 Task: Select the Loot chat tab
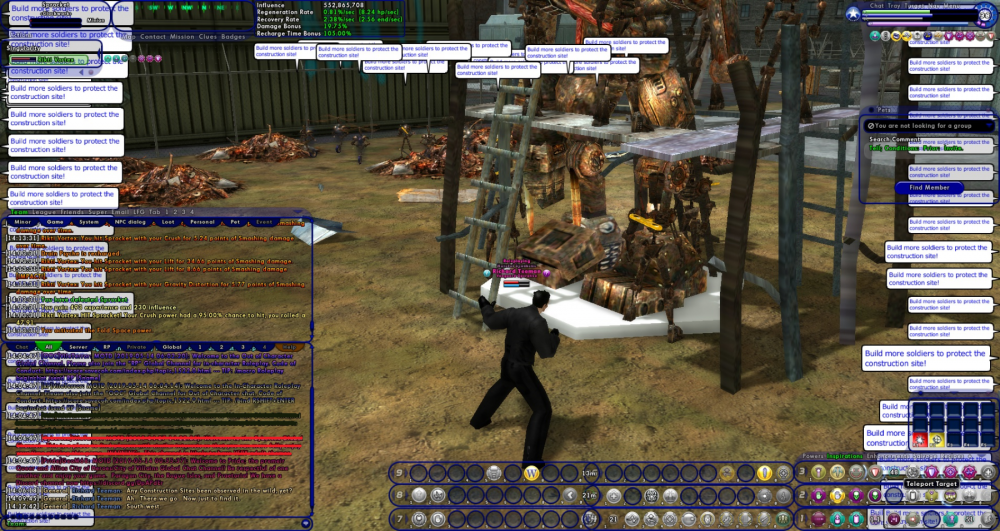point(167,222)
